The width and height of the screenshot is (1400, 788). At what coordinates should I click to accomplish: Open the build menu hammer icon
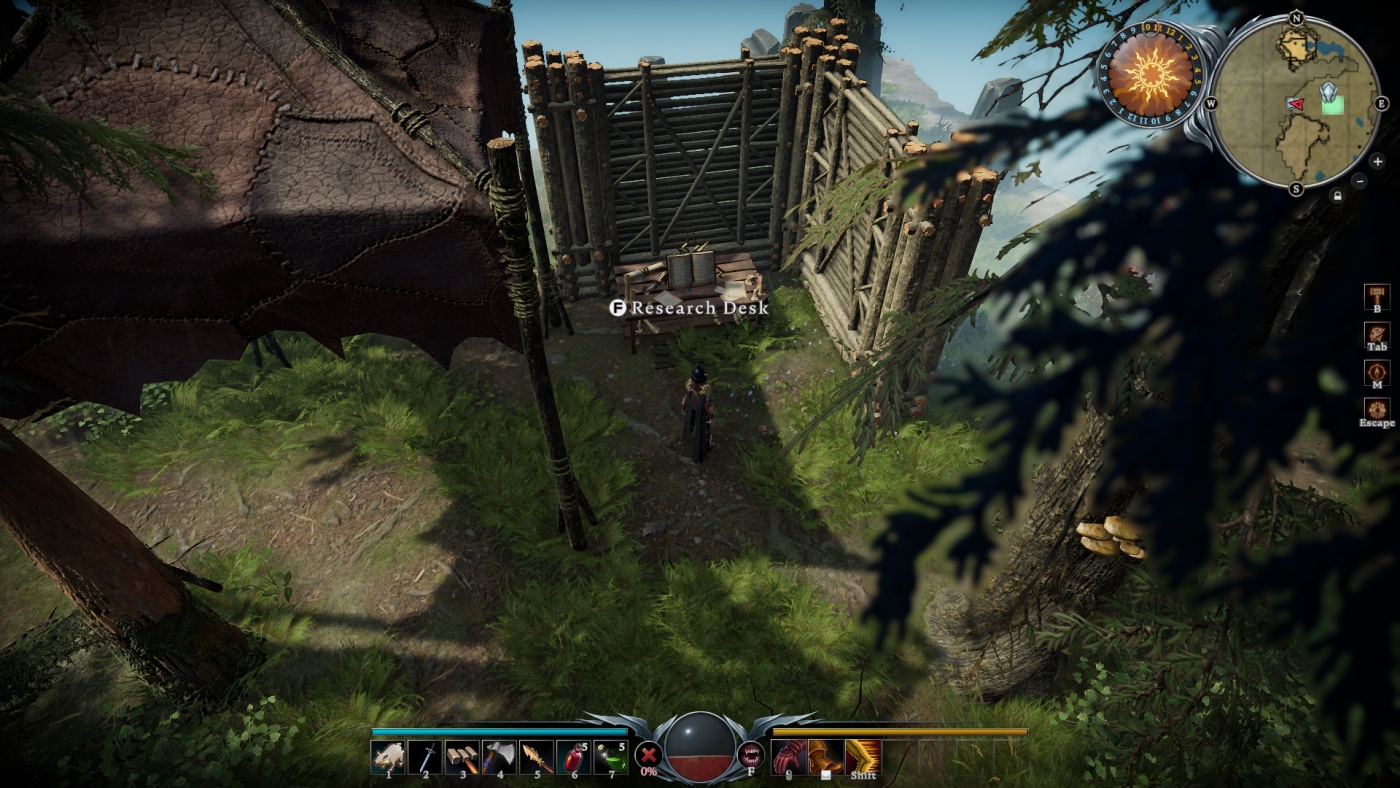1377,296
